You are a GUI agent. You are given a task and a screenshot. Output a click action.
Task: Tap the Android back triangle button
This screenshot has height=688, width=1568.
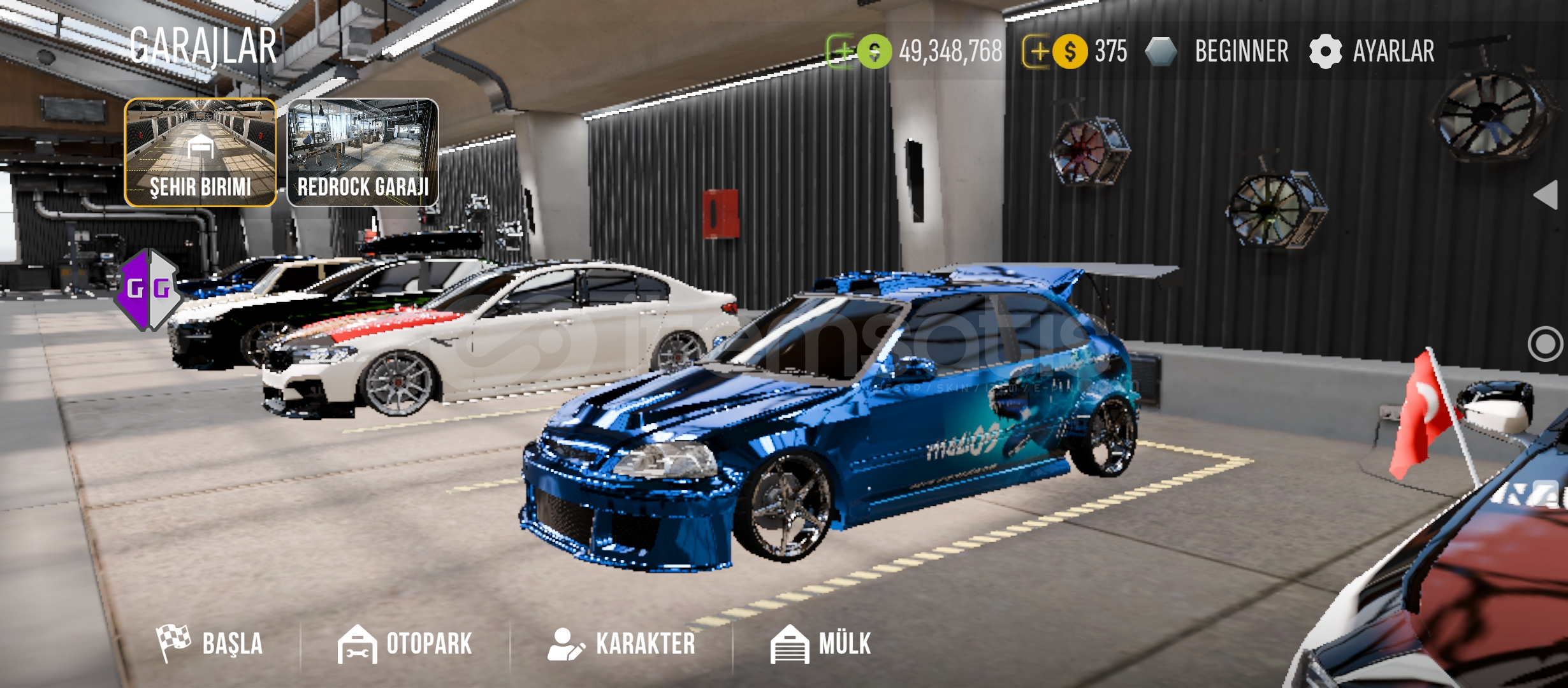1545,194
